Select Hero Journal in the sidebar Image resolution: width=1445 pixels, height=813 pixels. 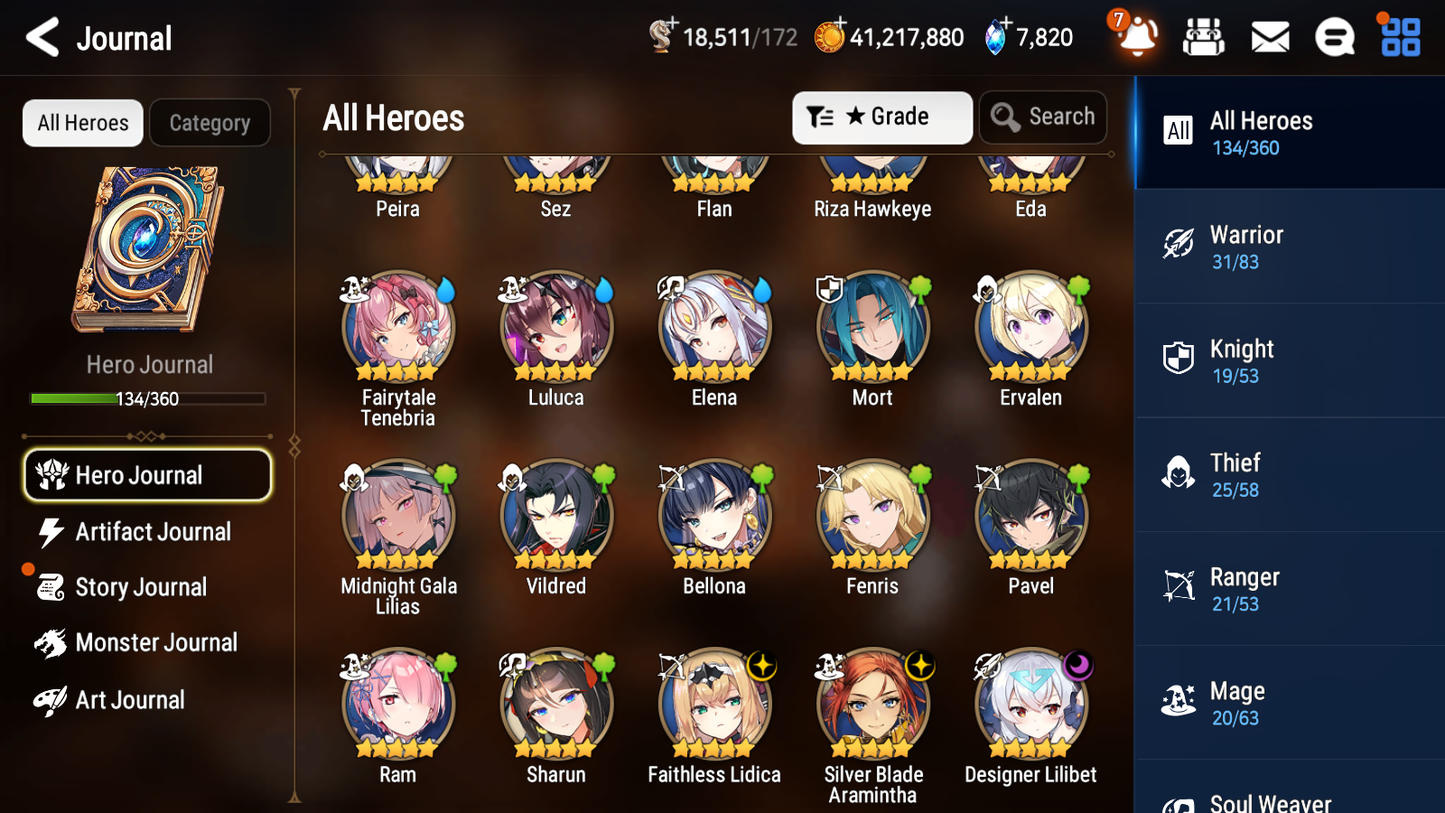(x=147, y=475)
